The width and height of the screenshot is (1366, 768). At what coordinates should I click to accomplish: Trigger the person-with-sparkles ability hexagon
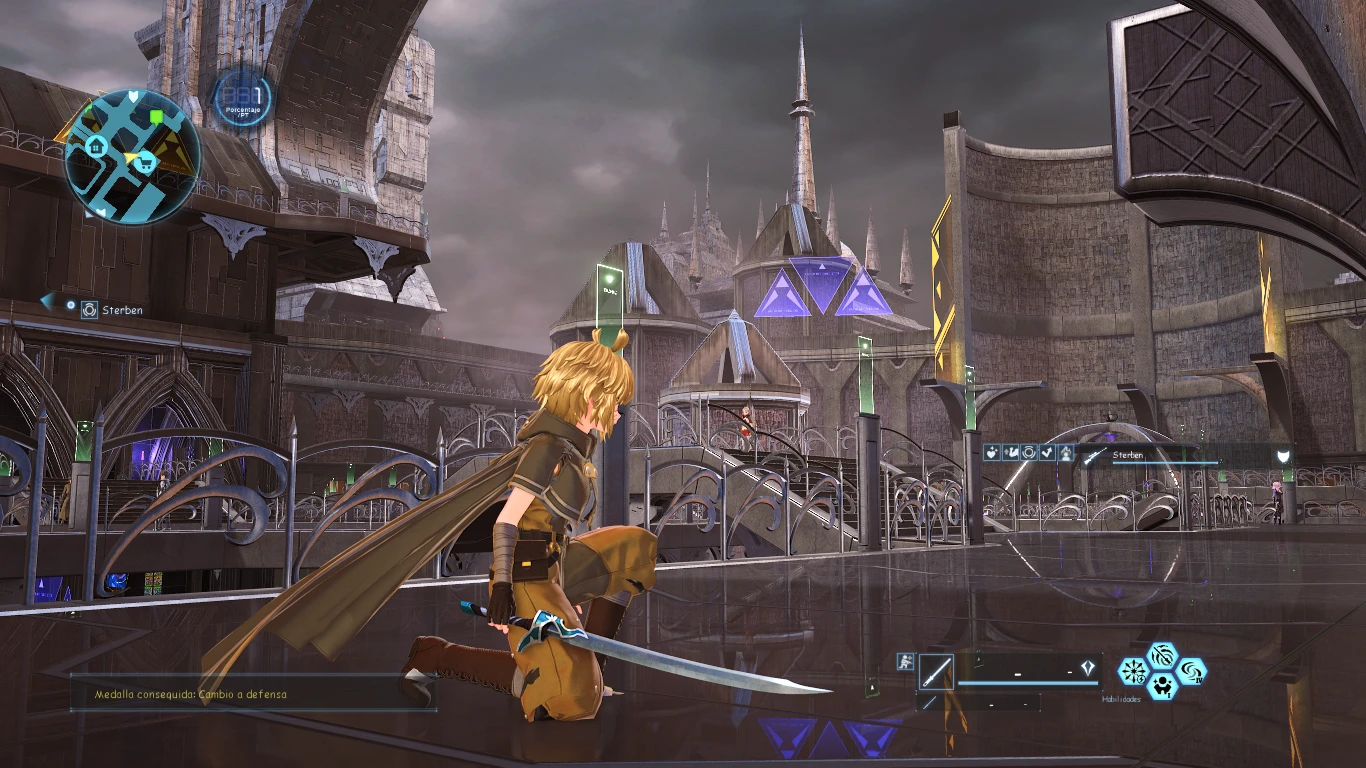1162,685
